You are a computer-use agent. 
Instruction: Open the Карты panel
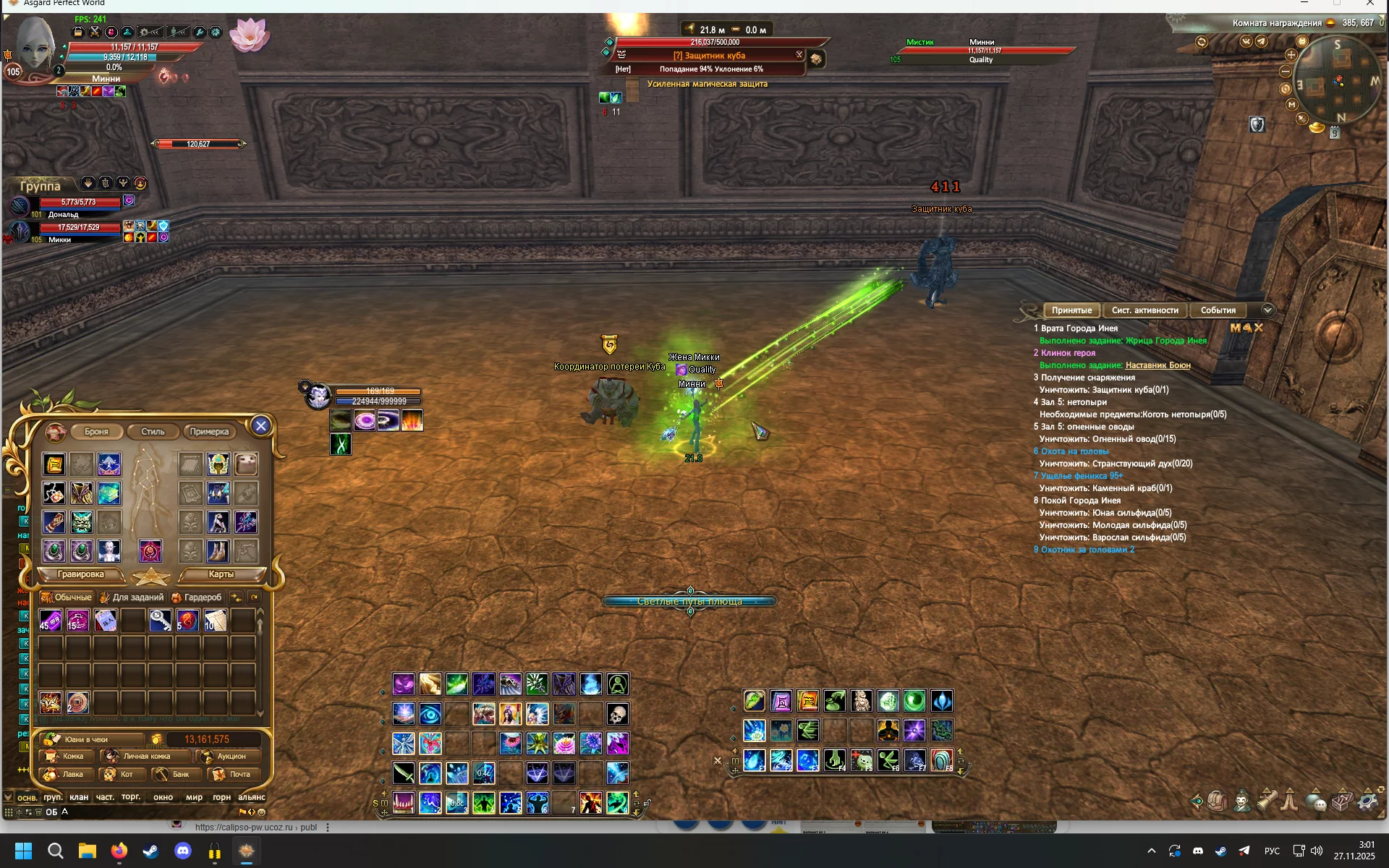point(221,574)
